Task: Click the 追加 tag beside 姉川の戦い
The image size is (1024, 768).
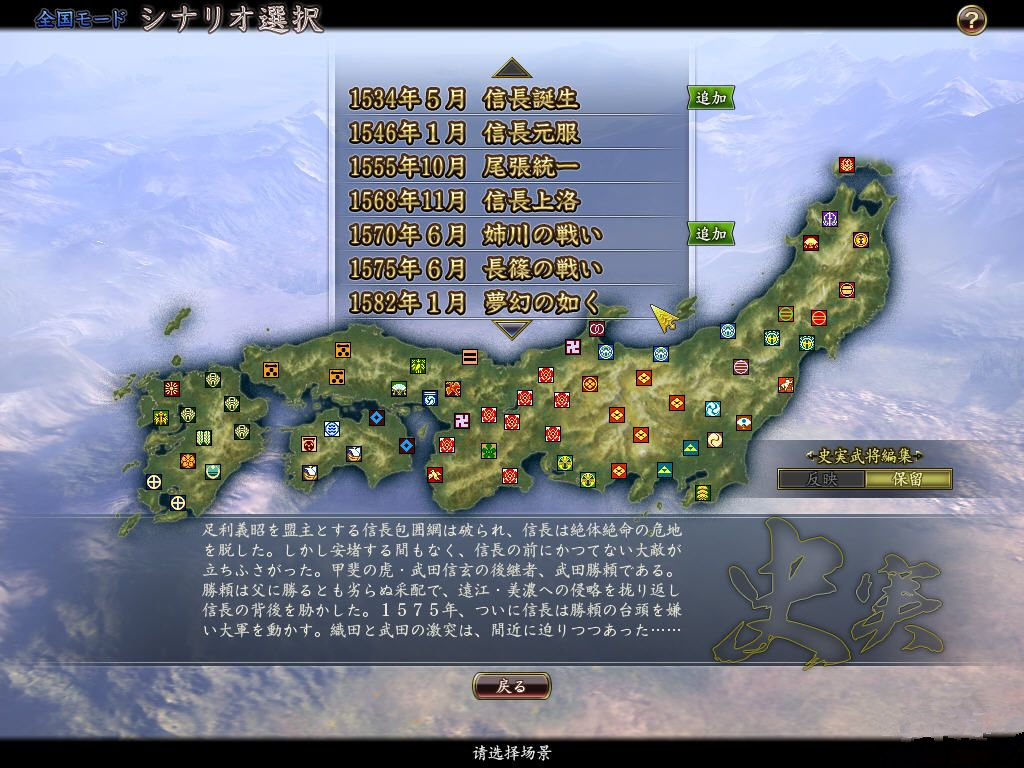Action: point(711,234)
